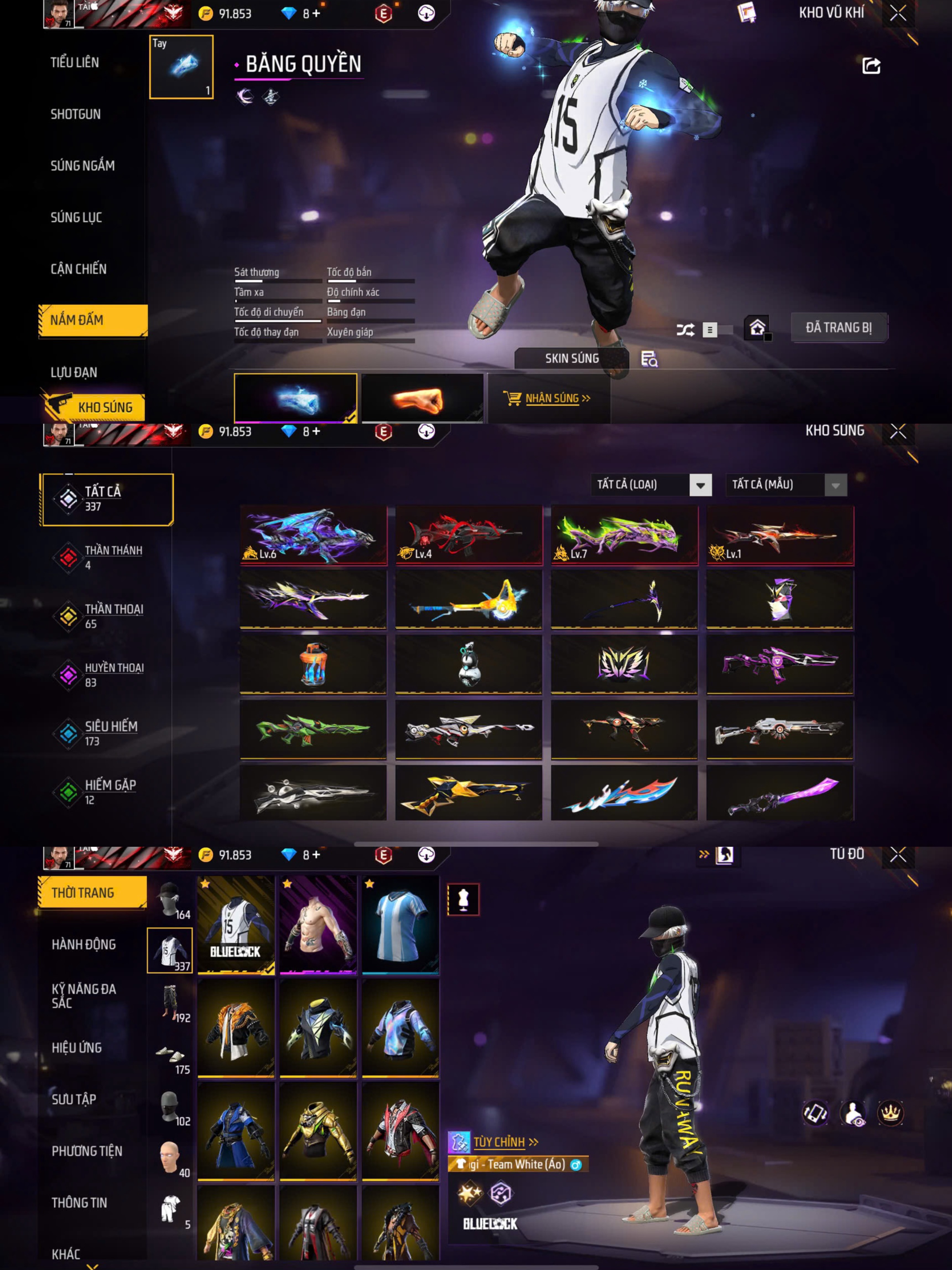Switch to Cận Chiến melee tab

point(79,269)
